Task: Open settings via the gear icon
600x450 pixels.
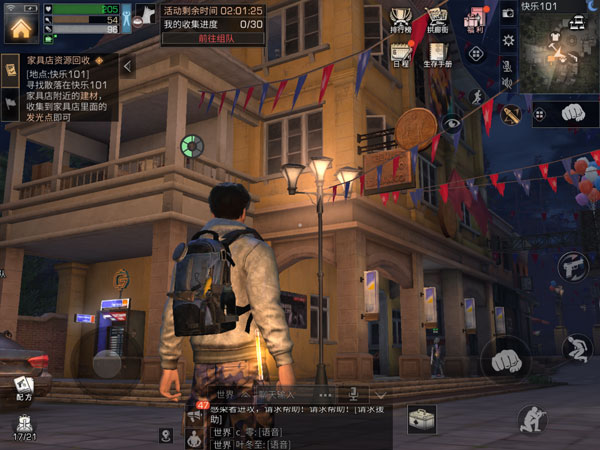Action: click(x=507, y=39)
